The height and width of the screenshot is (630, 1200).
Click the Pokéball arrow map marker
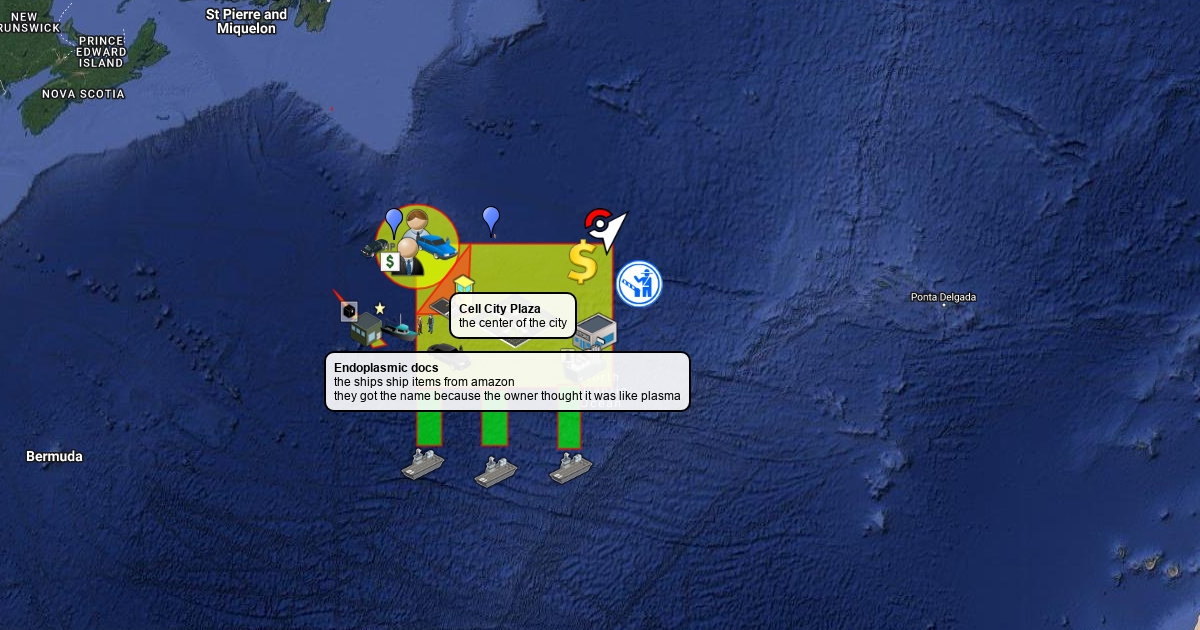pyautogui.click(x=604, y=229)
